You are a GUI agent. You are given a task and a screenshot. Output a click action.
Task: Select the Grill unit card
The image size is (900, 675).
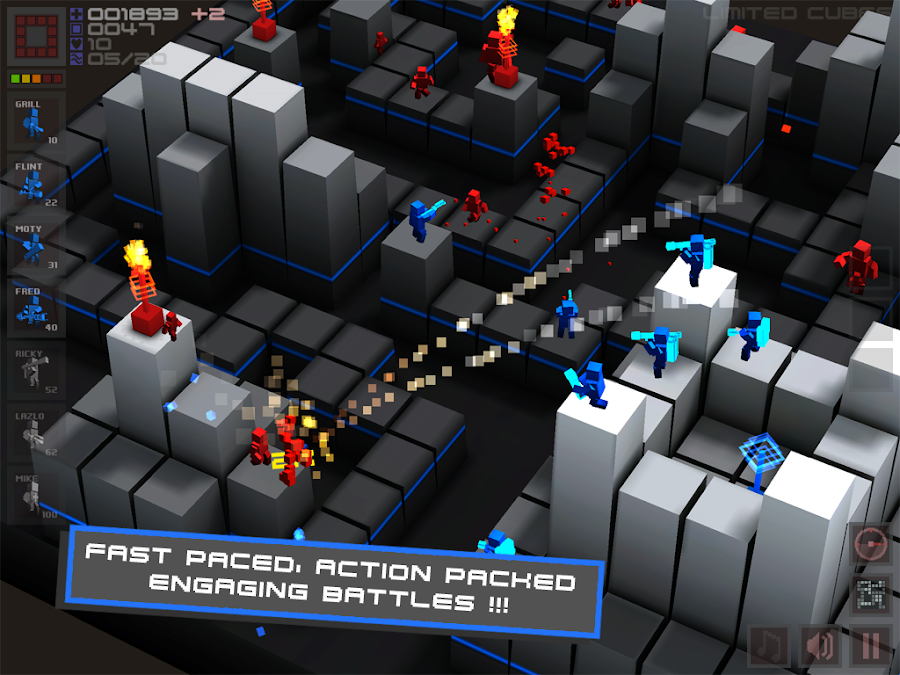click(x=36, y=122)
